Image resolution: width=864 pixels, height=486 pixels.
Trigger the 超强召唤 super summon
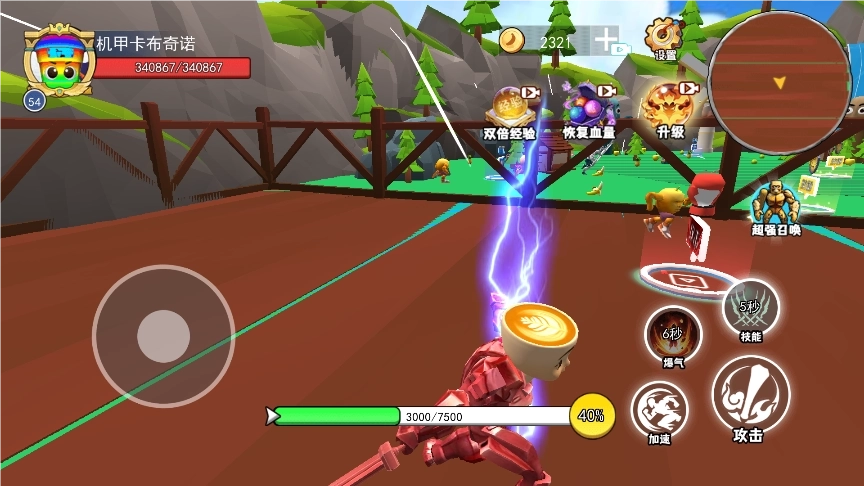[x=776, y=206]
